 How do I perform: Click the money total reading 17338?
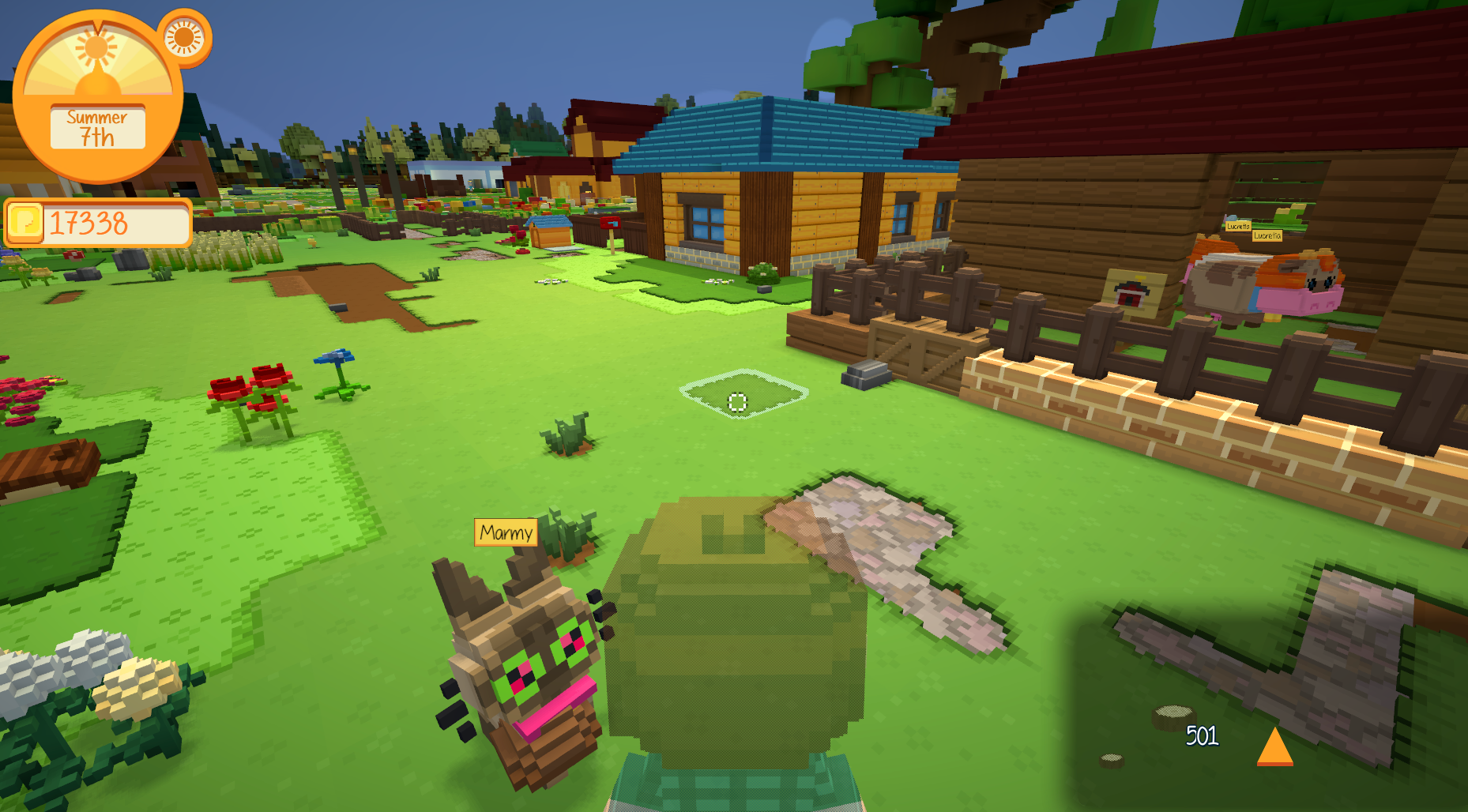(x=86, y=220)
